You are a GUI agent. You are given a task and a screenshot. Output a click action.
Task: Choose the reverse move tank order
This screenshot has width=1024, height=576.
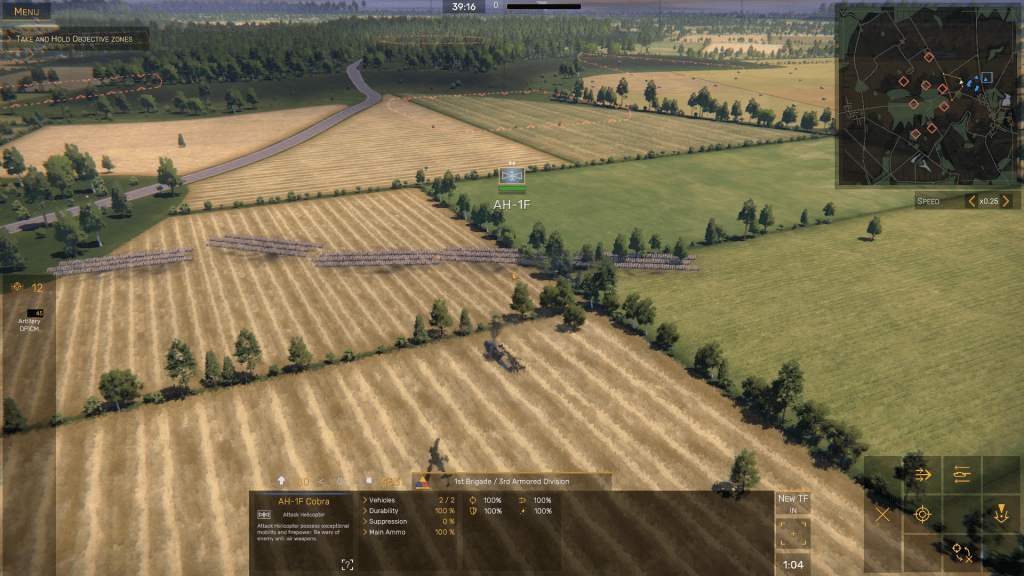click(x=962, y=474)
